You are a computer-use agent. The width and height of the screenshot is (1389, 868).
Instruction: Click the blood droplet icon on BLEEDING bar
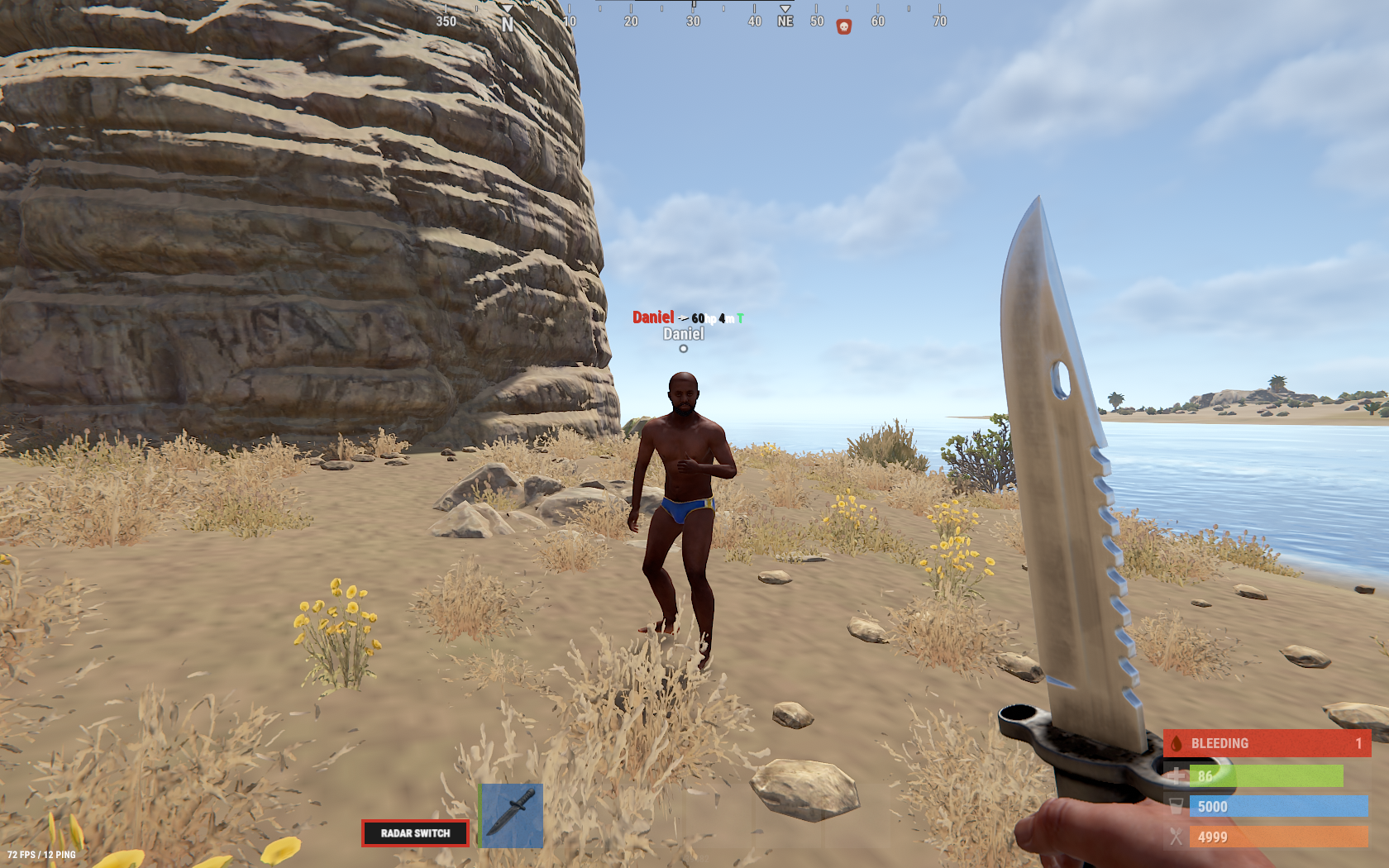(1177, 743)
